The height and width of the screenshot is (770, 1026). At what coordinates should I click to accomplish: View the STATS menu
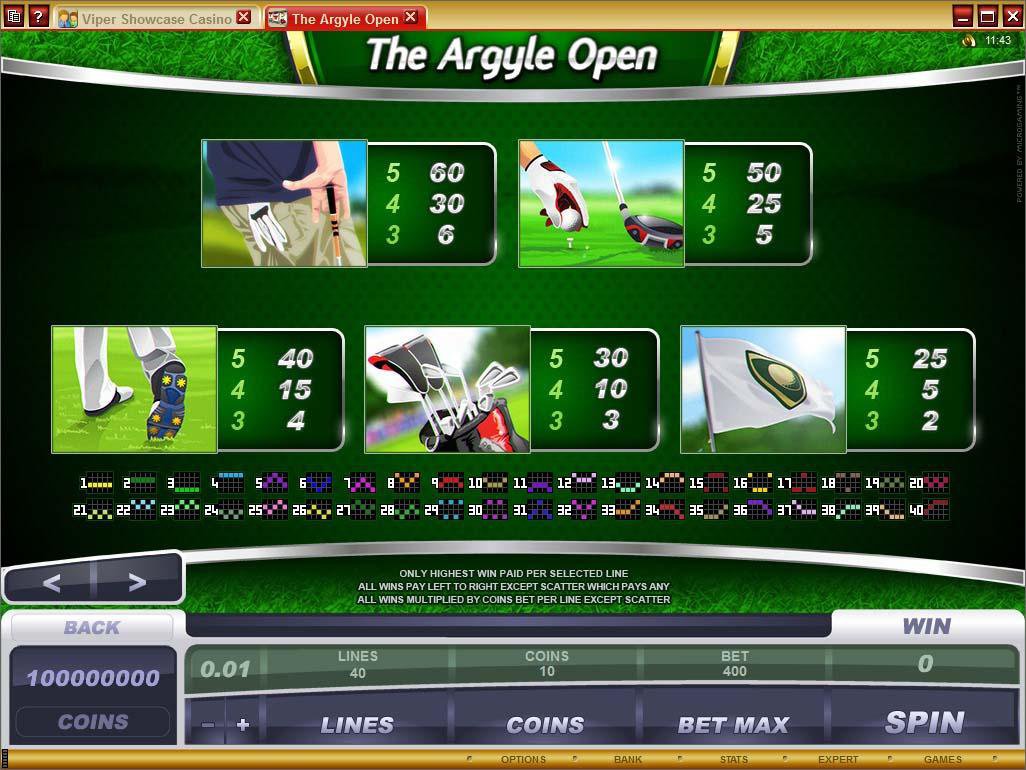(733, 760)
